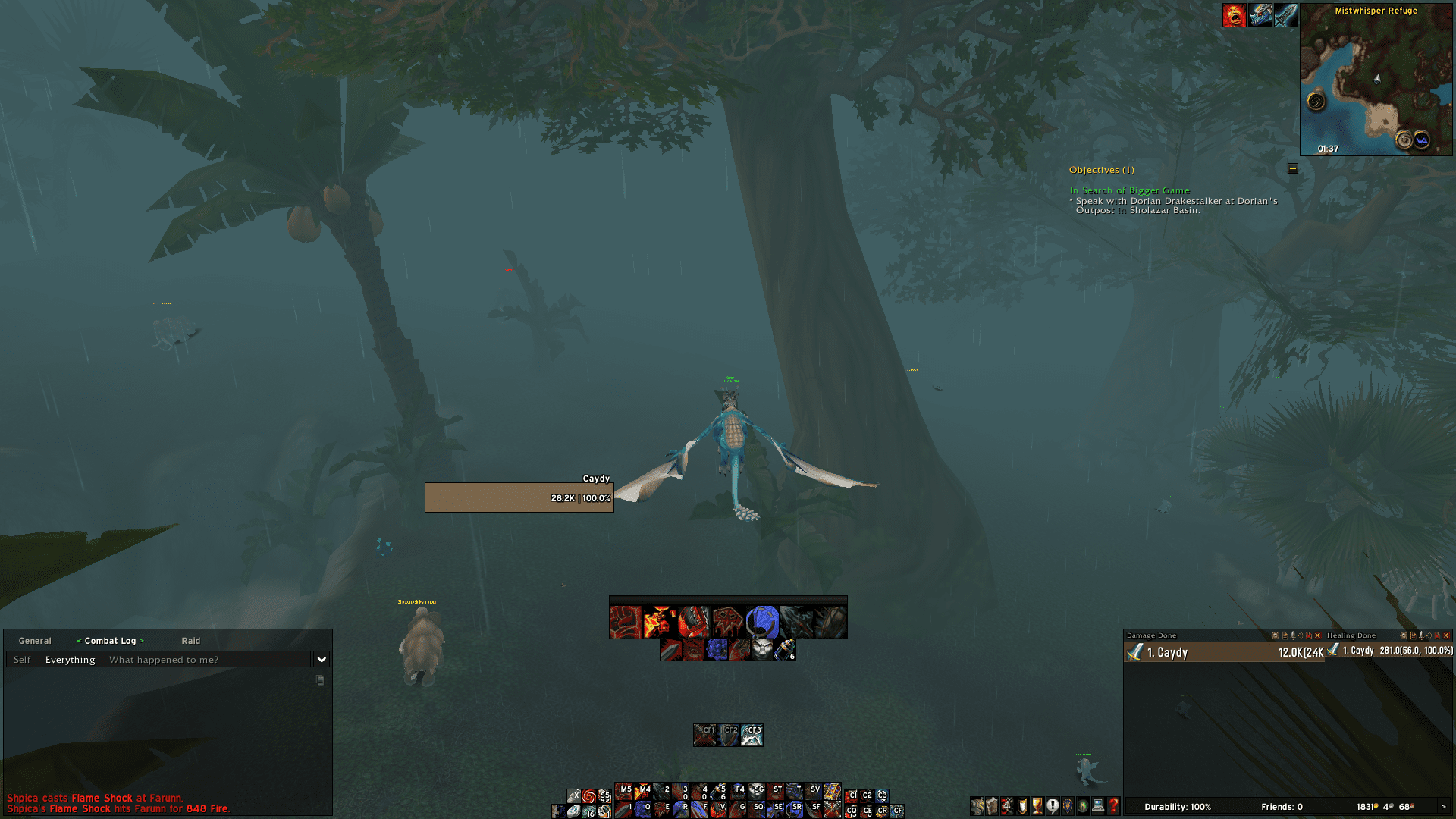This screenshot has width=1456, height=819.
Task: Open the combat log filter dropdown arrow
Action: (x=322, y=660)
